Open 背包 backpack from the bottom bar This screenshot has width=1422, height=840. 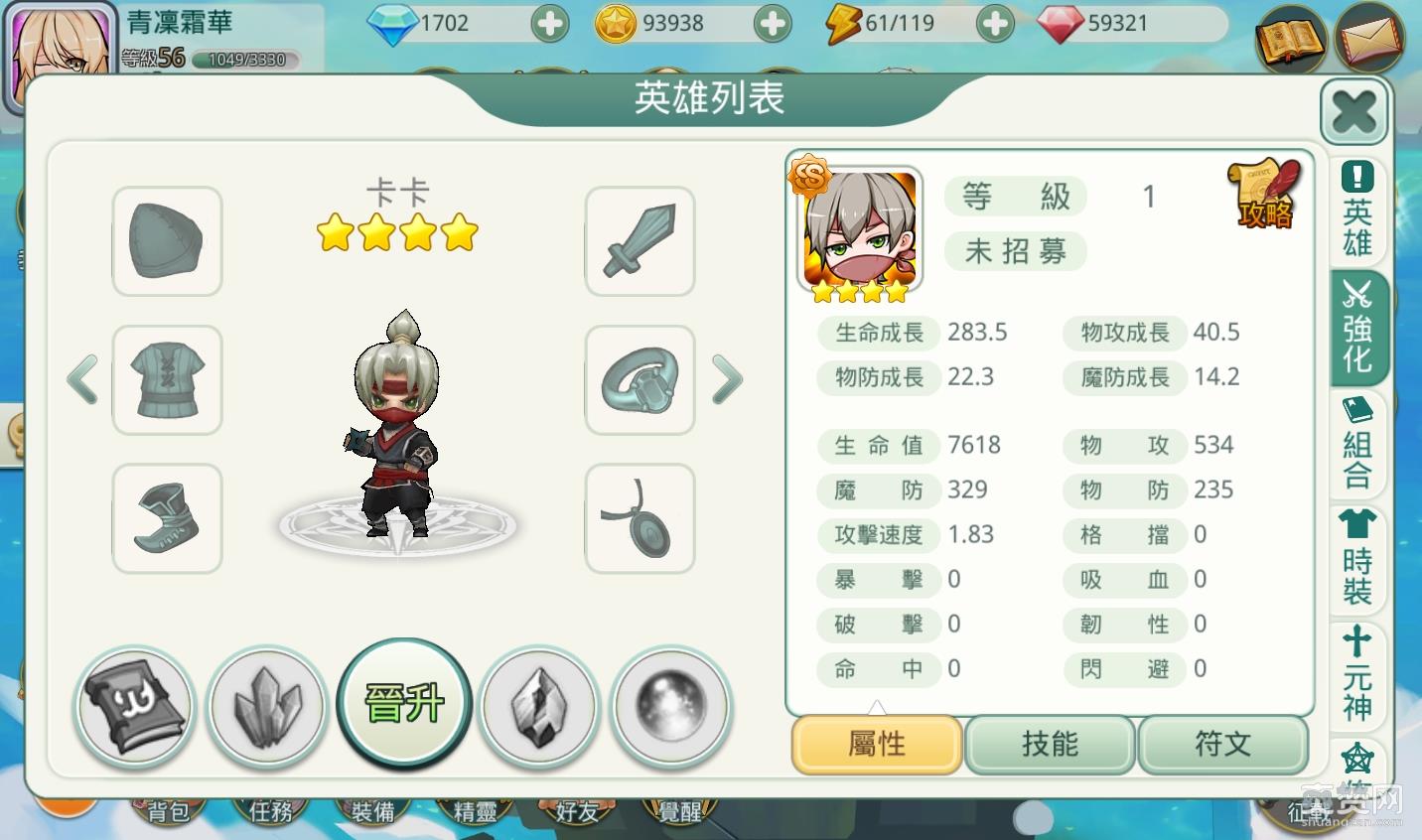pos(169,810)
